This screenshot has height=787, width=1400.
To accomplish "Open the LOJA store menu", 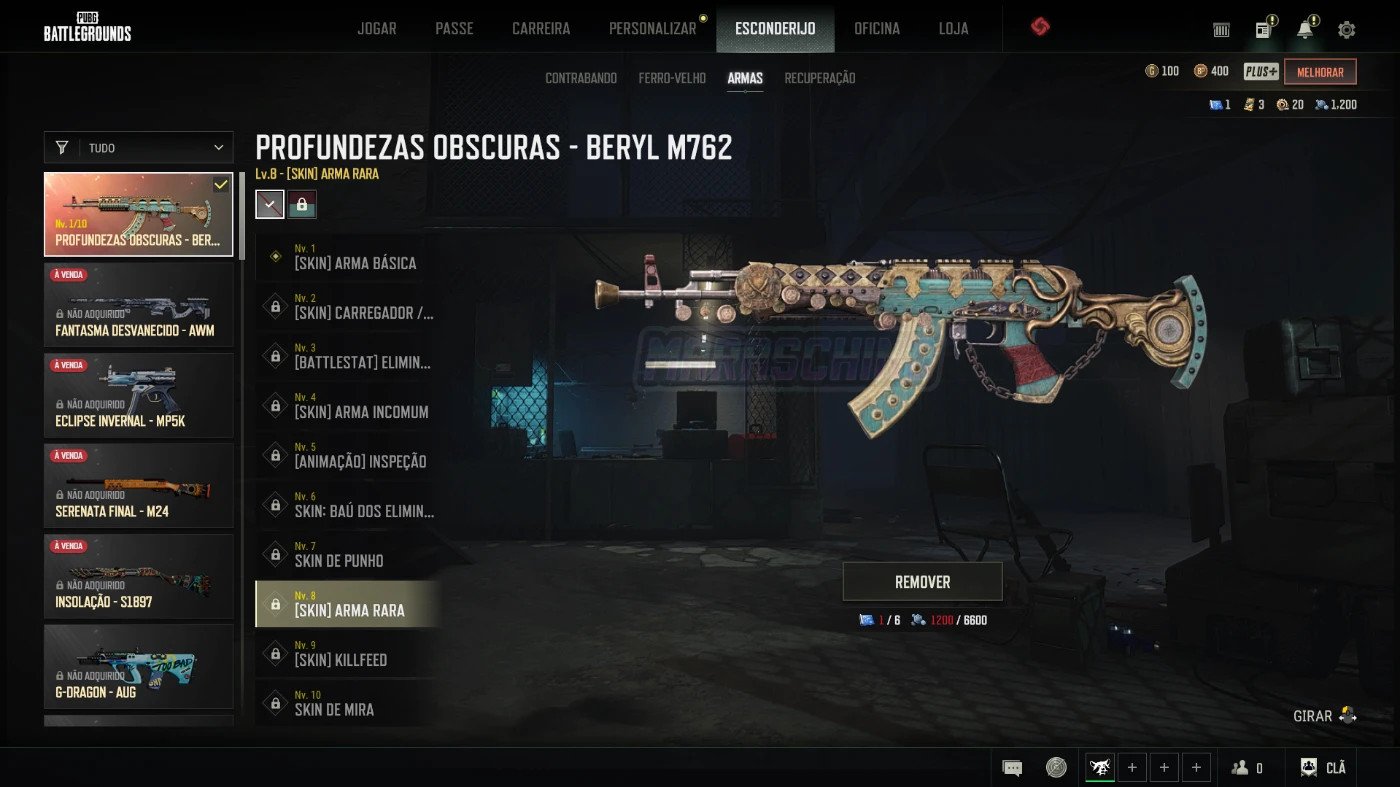I will [953, 28].
